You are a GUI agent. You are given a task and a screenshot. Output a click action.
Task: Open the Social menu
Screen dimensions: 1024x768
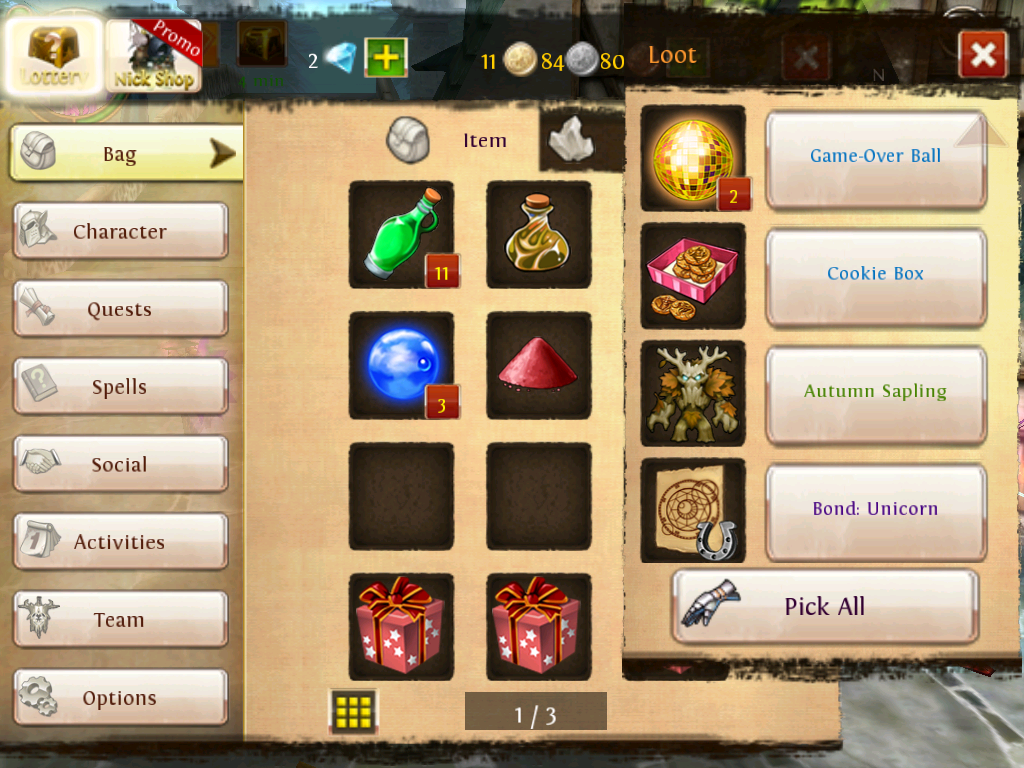[120, 465]
